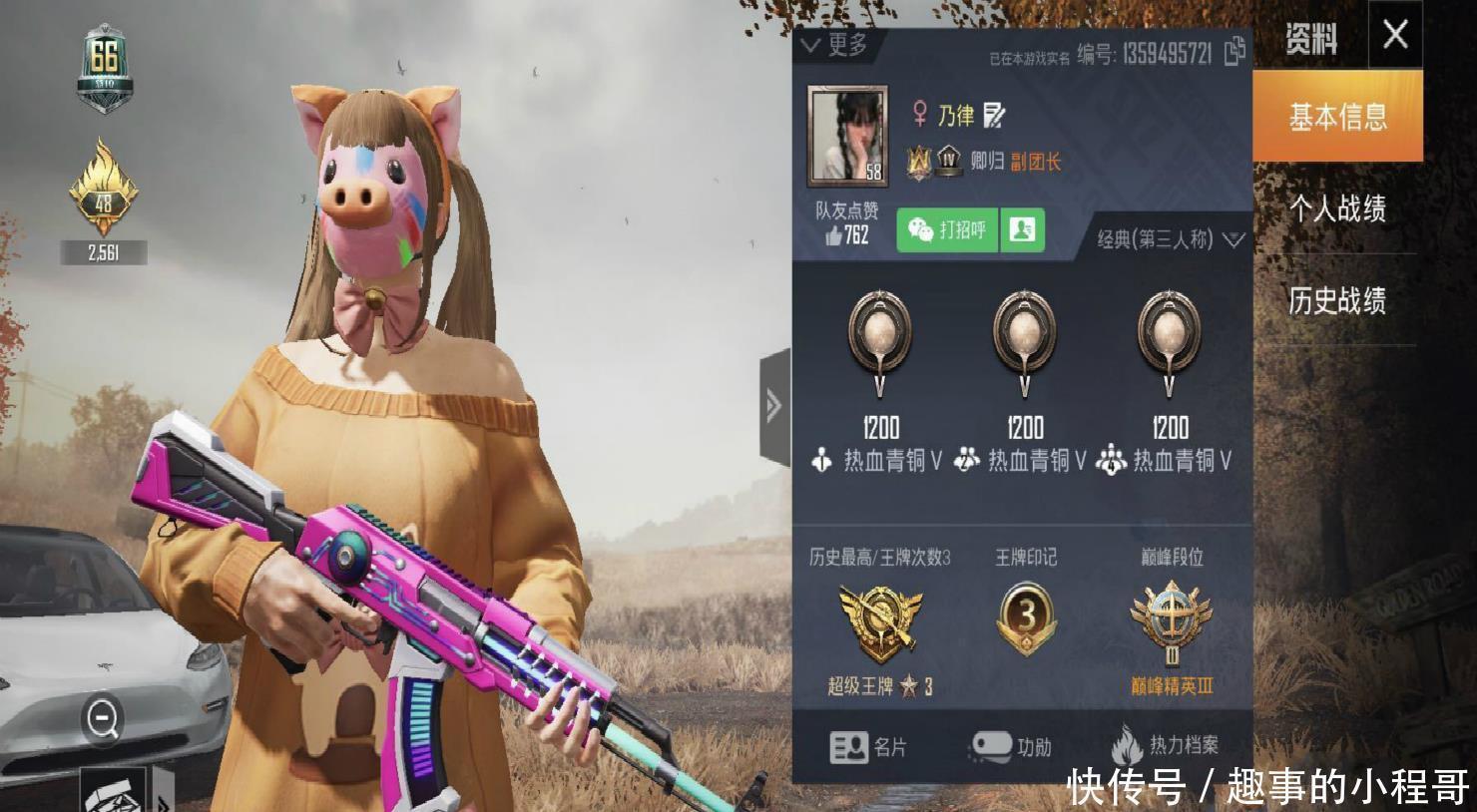1477x812 pixels.
Task: Click the green add-friend icon button
Action: pyautogui.click(x=1022, y=230)
